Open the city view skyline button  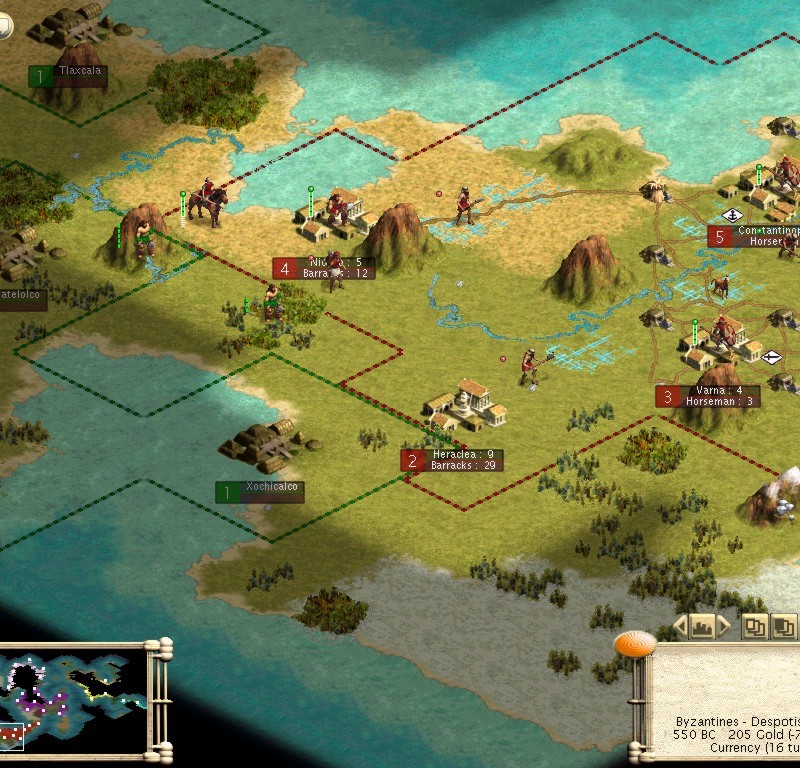point(702,627)
